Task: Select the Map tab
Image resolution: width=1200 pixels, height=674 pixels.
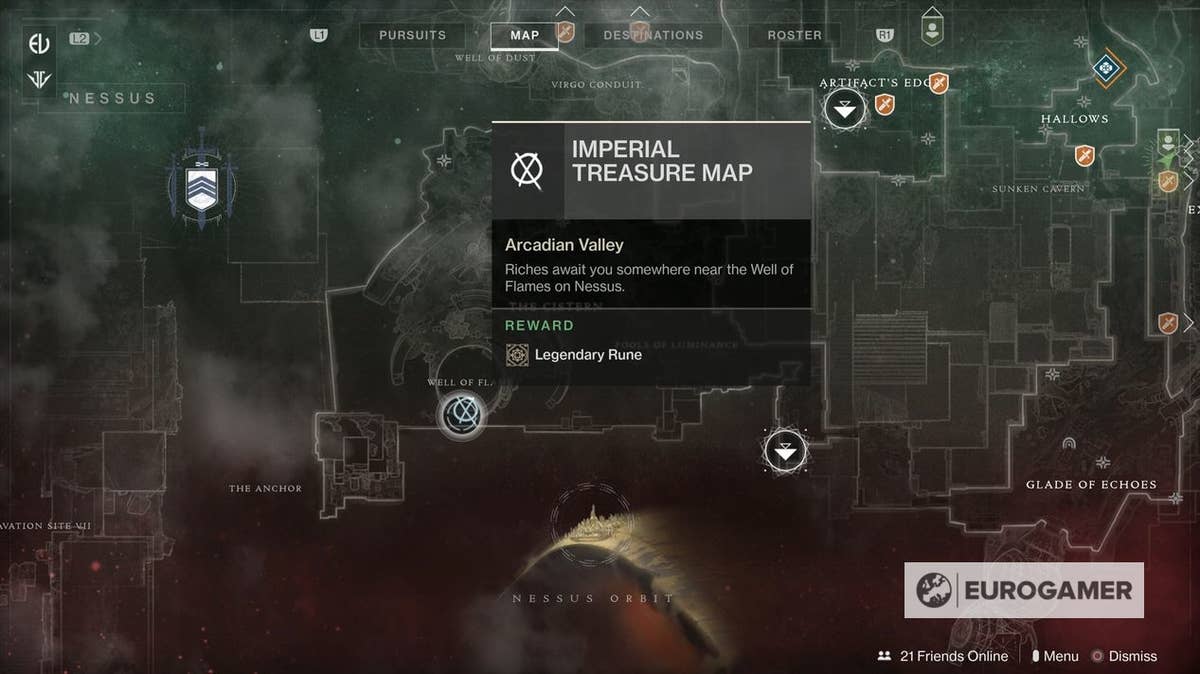Action: tap(524, 35)
